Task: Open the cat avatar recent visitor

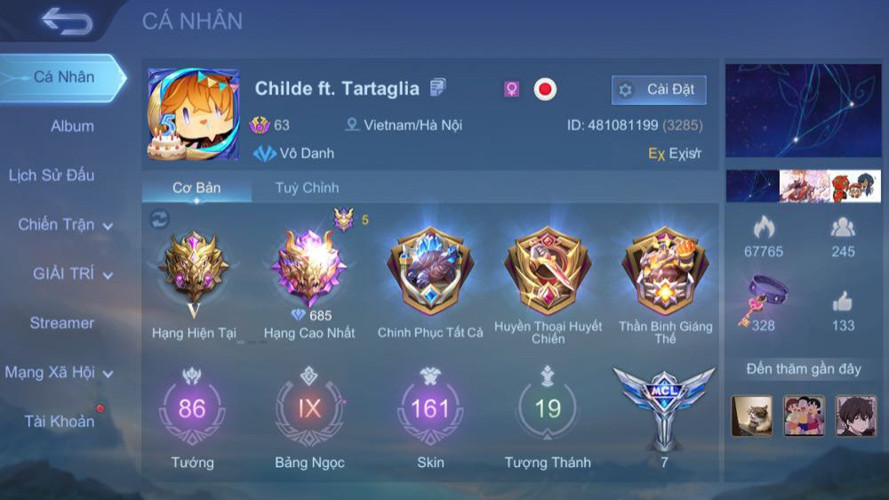Action: click(751, 416)
